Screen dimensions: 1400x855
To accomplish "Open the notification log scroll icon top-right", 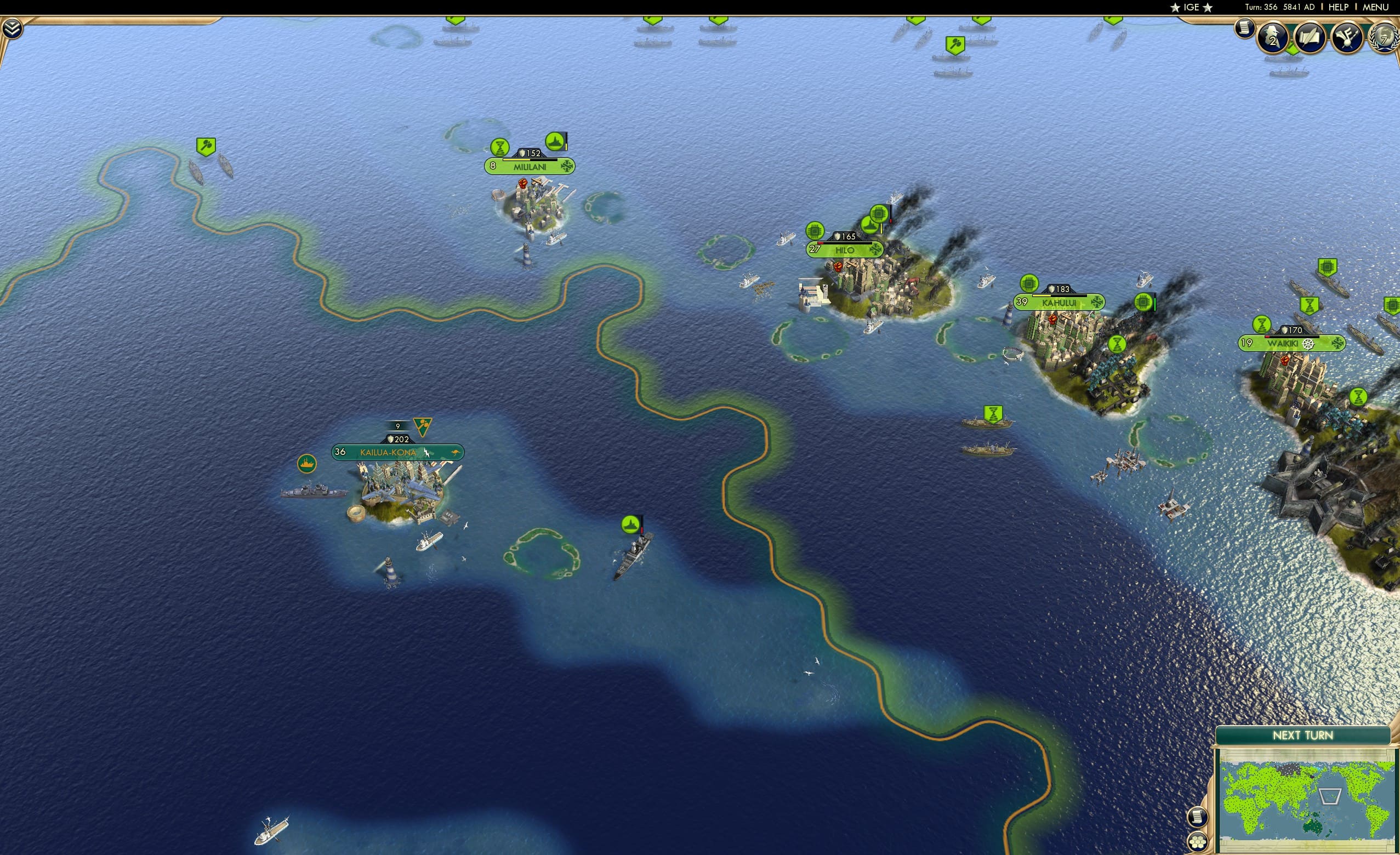I will (x=1245, y=31).
